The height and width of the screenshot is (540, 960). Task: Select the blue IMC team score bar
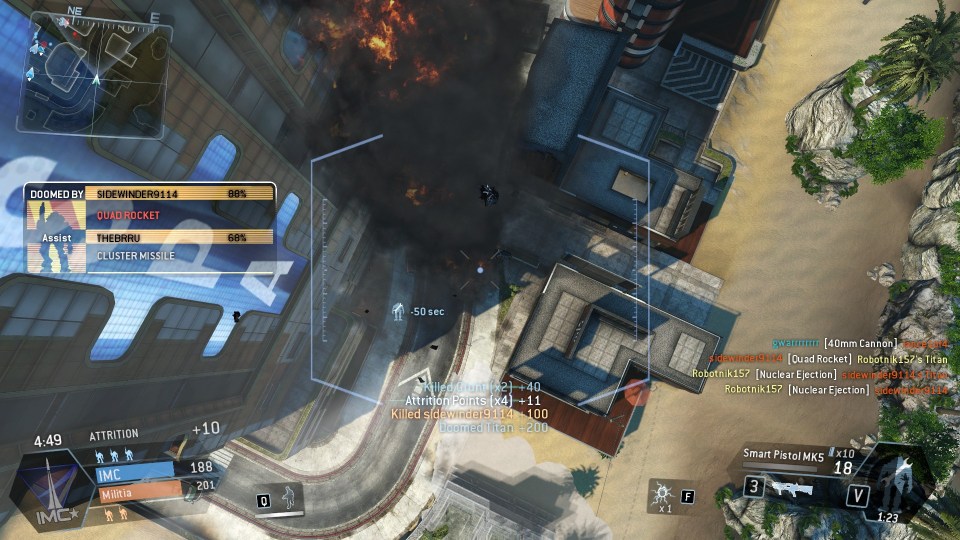pyautogui.click(x=134, y=468)
